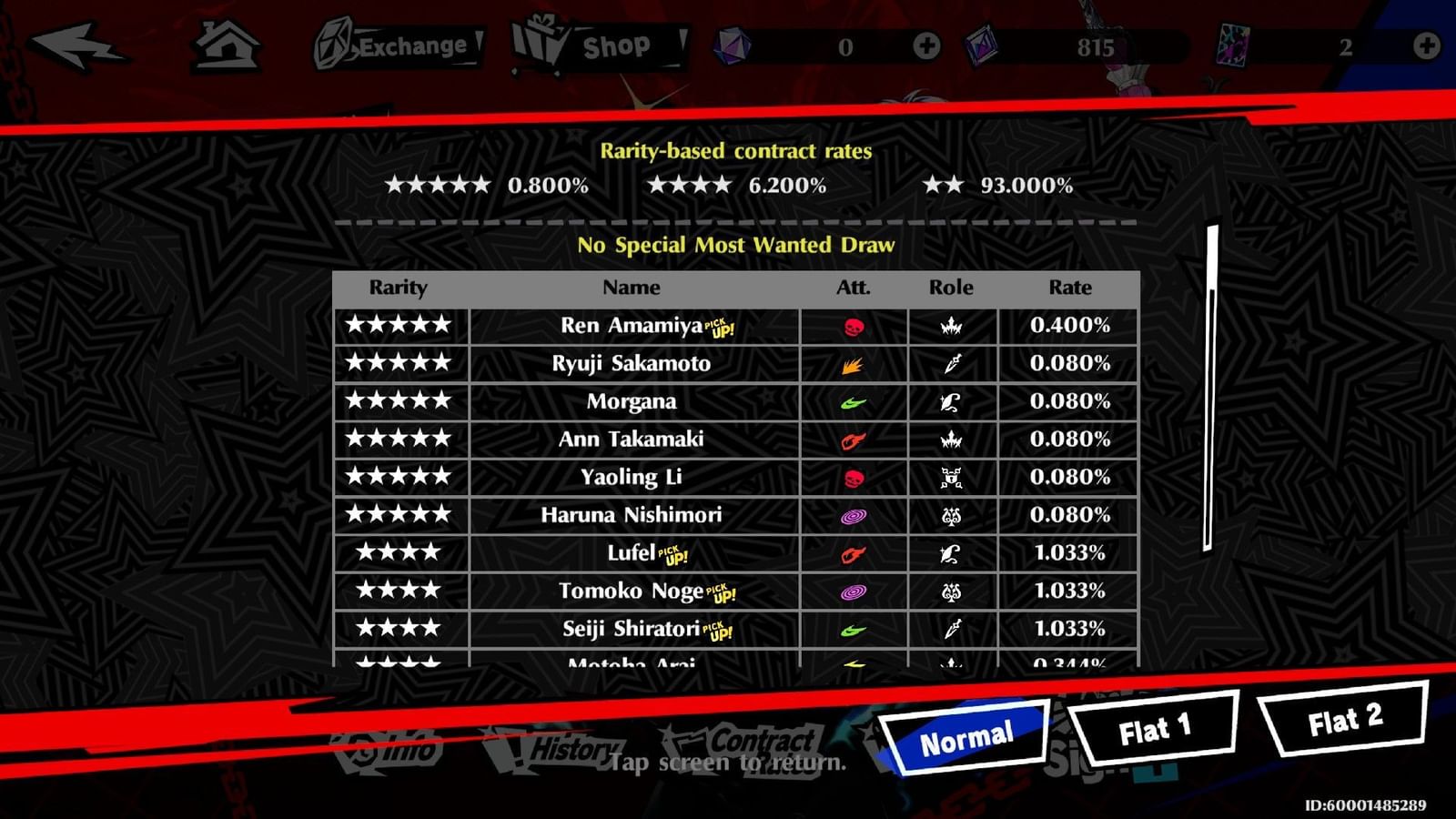The width and height of the screenshot is (1456, 819).
Task: Click Ryuji Sakamoto's attacker role icon
Action: point(952,363)
